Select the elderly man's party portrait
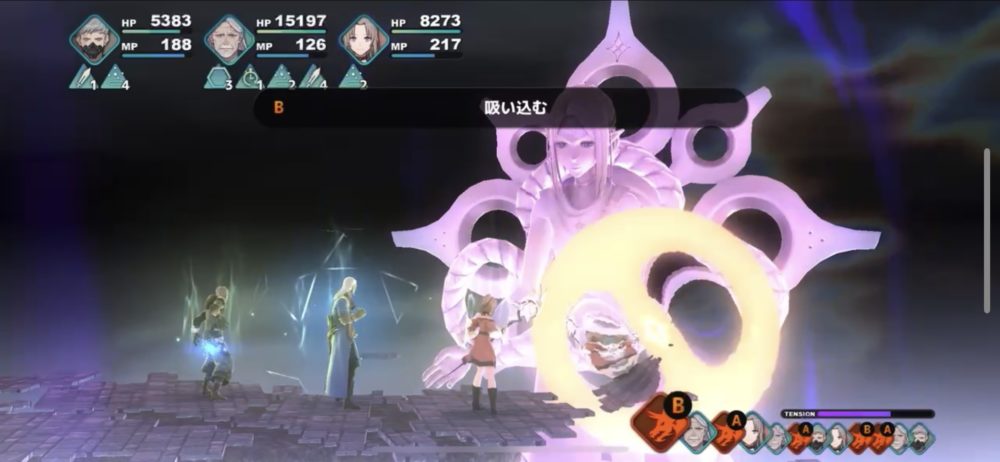The image size is (1000, 462). (x=229, y=40)
